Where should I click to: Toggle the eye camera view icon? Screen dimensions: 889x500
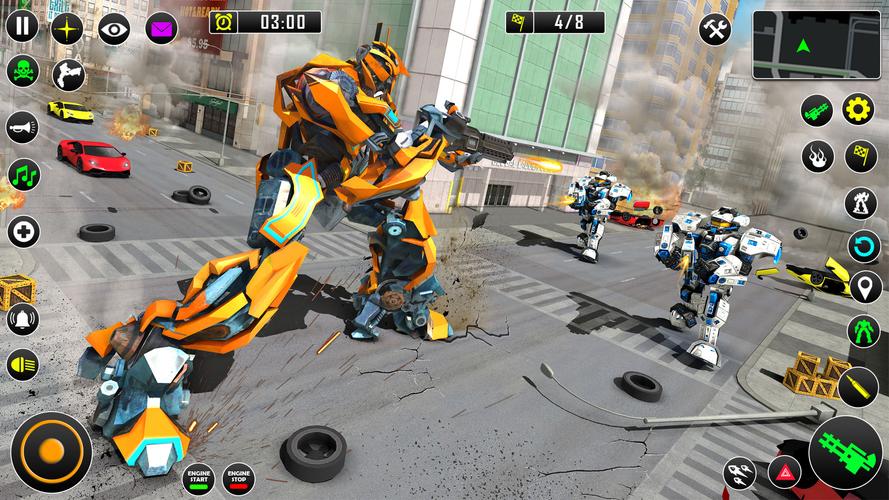pyautogui.click(x=114, y=27)
